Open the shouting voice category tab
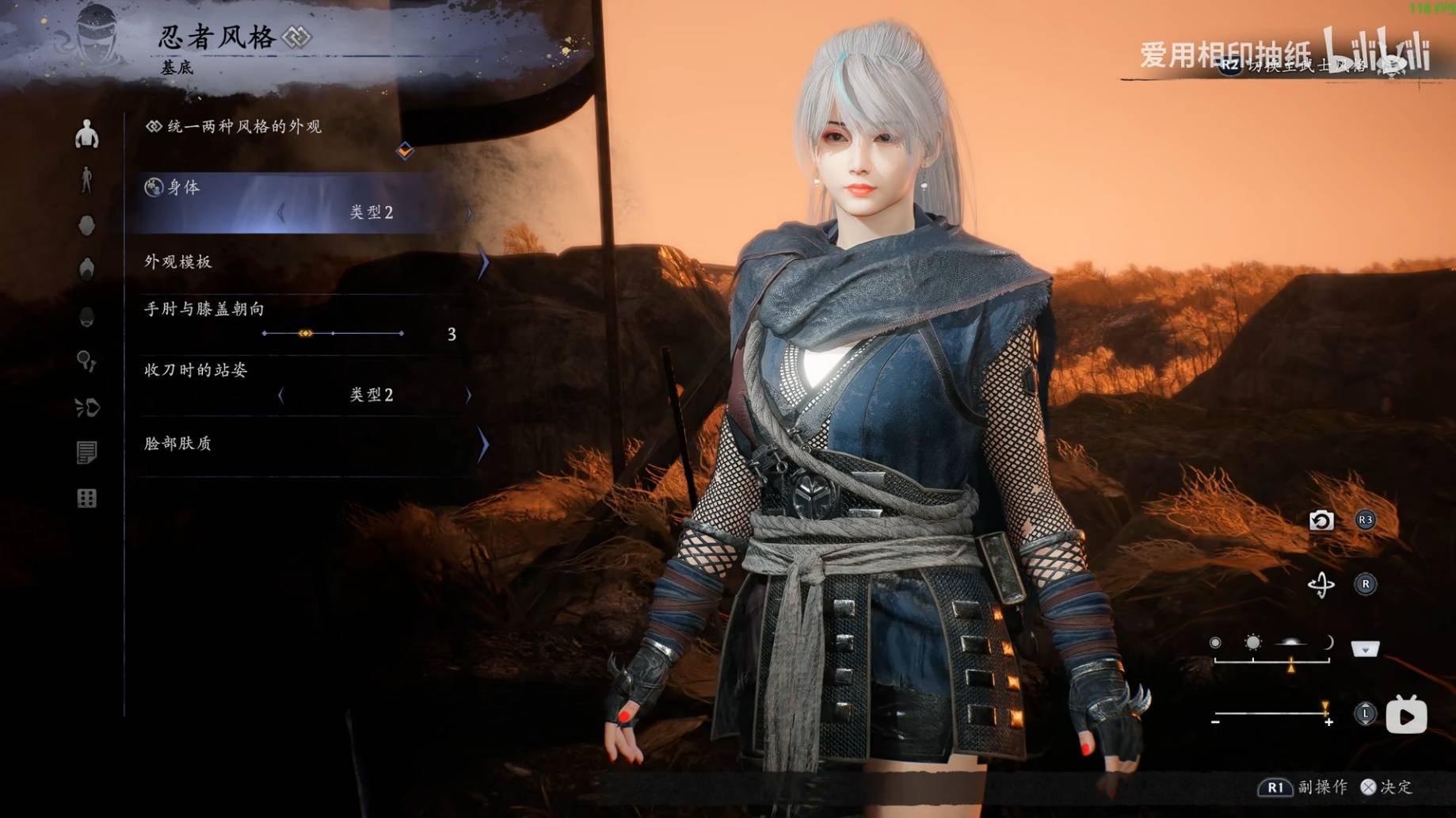The height and width of the screenshot is (818, 1456). (86, 407)
